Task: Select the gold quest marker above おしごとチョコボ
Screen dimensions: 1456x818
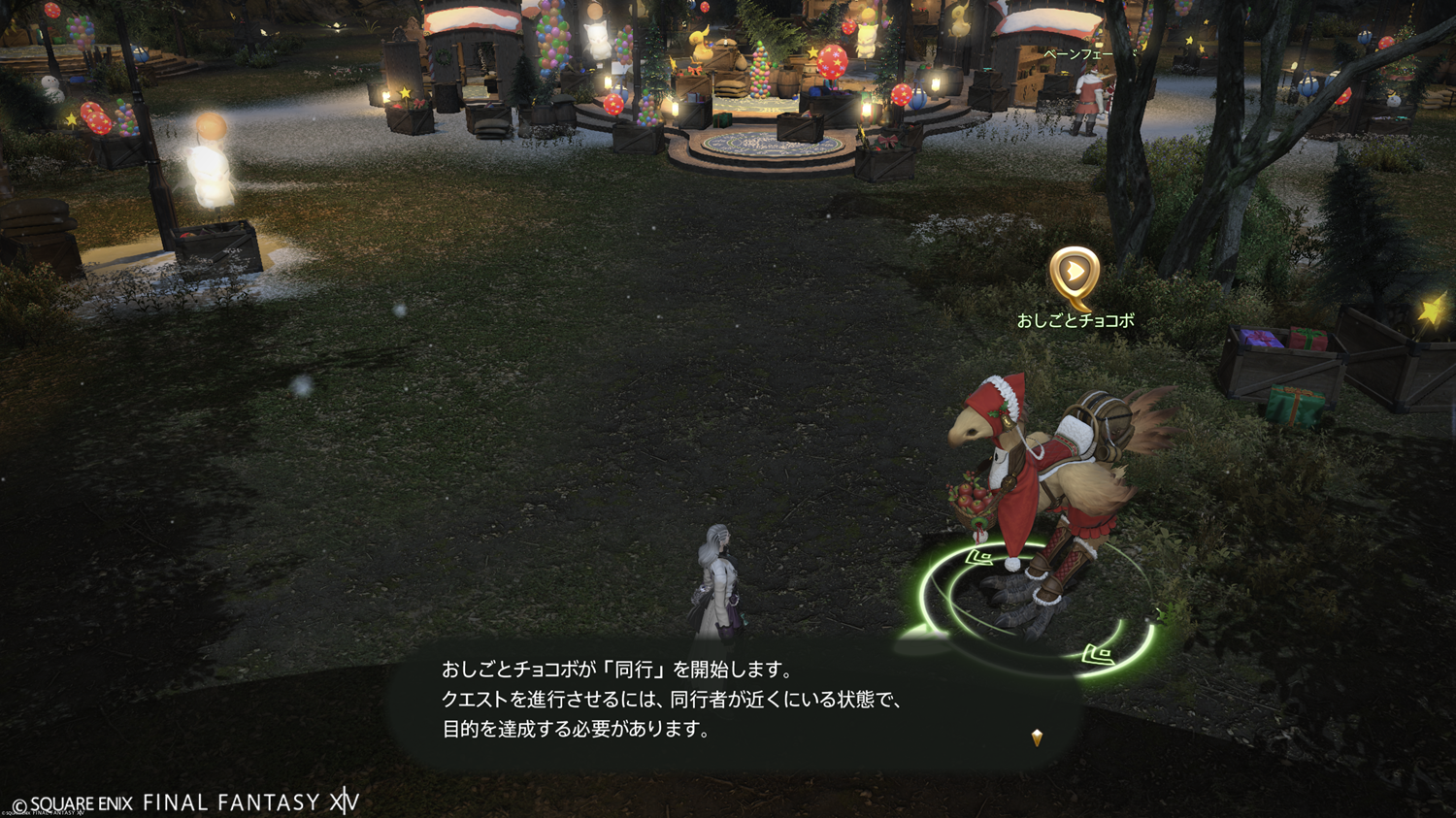Action: point(1074,274)
